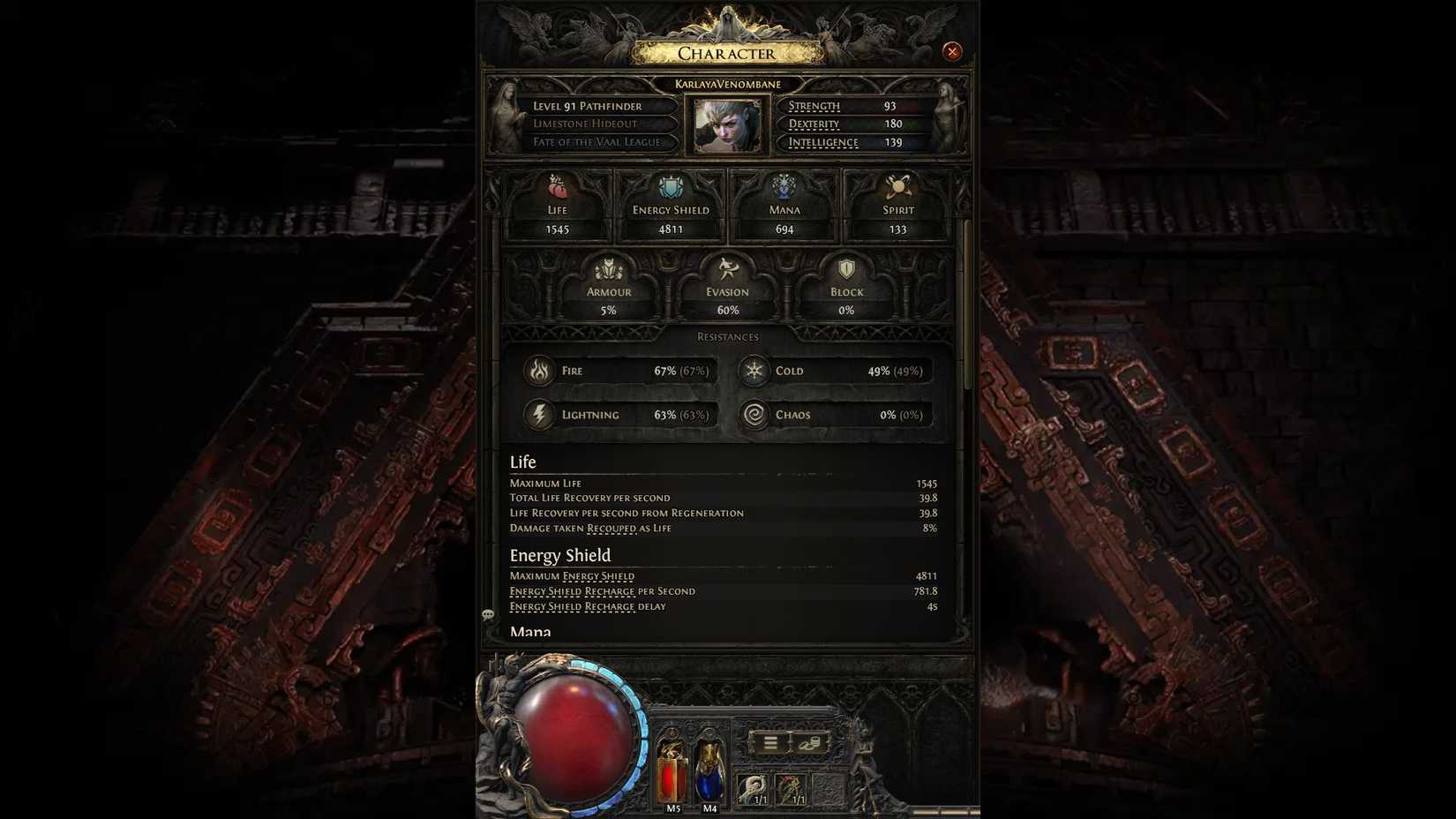Click the Life heart icon
Viewport: 1456px width, 819px height.
click(x=555, y=189)
